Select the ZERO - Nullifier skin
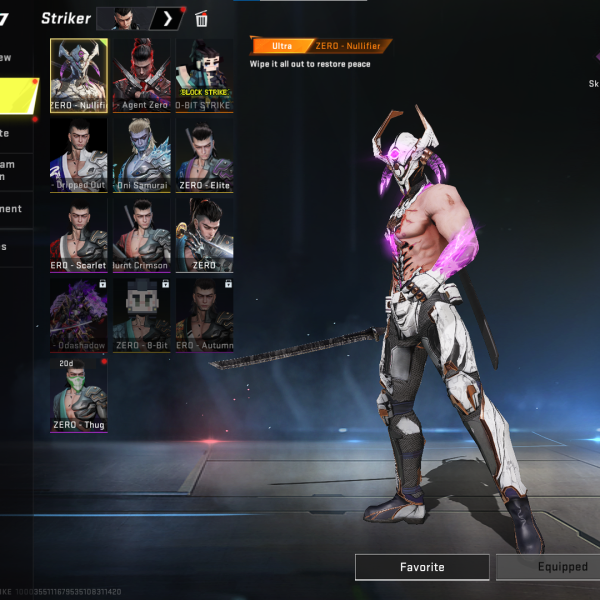The width and height of the screenshot is (600, 600). tap(79, 75)
